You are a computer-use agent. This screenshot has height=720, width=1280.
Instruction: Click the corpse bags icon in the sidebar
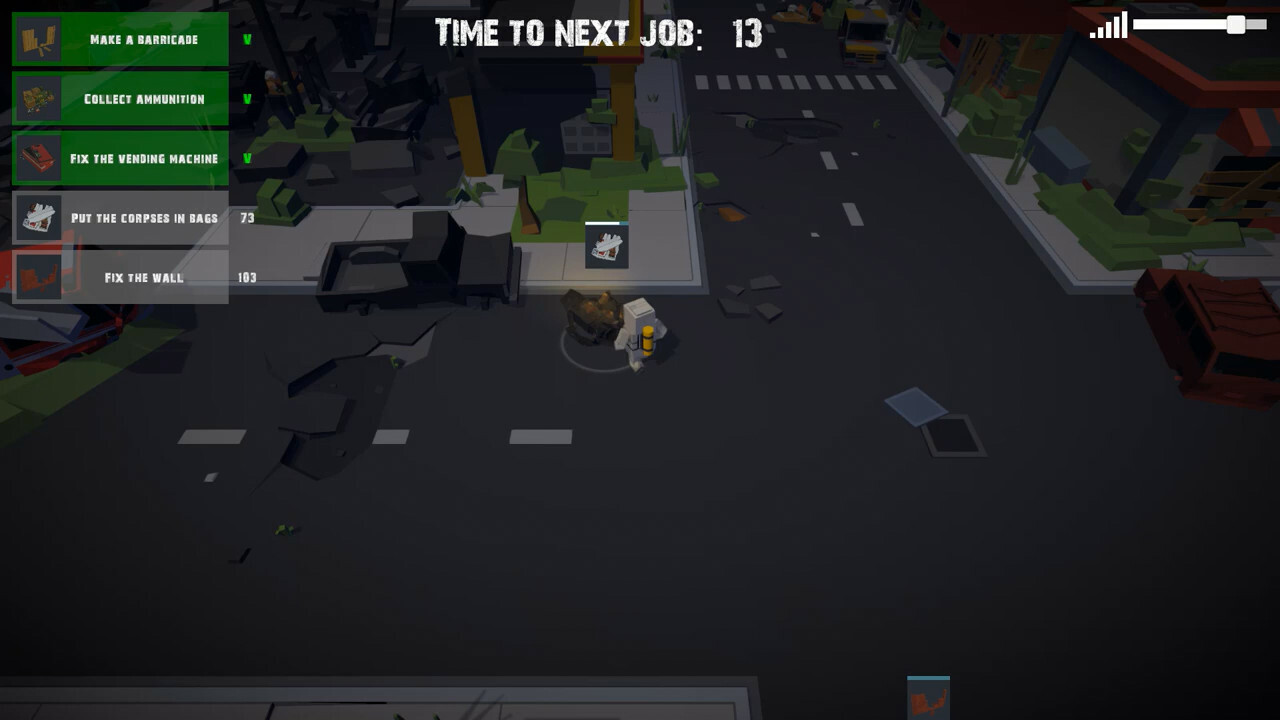pos(39,218)
